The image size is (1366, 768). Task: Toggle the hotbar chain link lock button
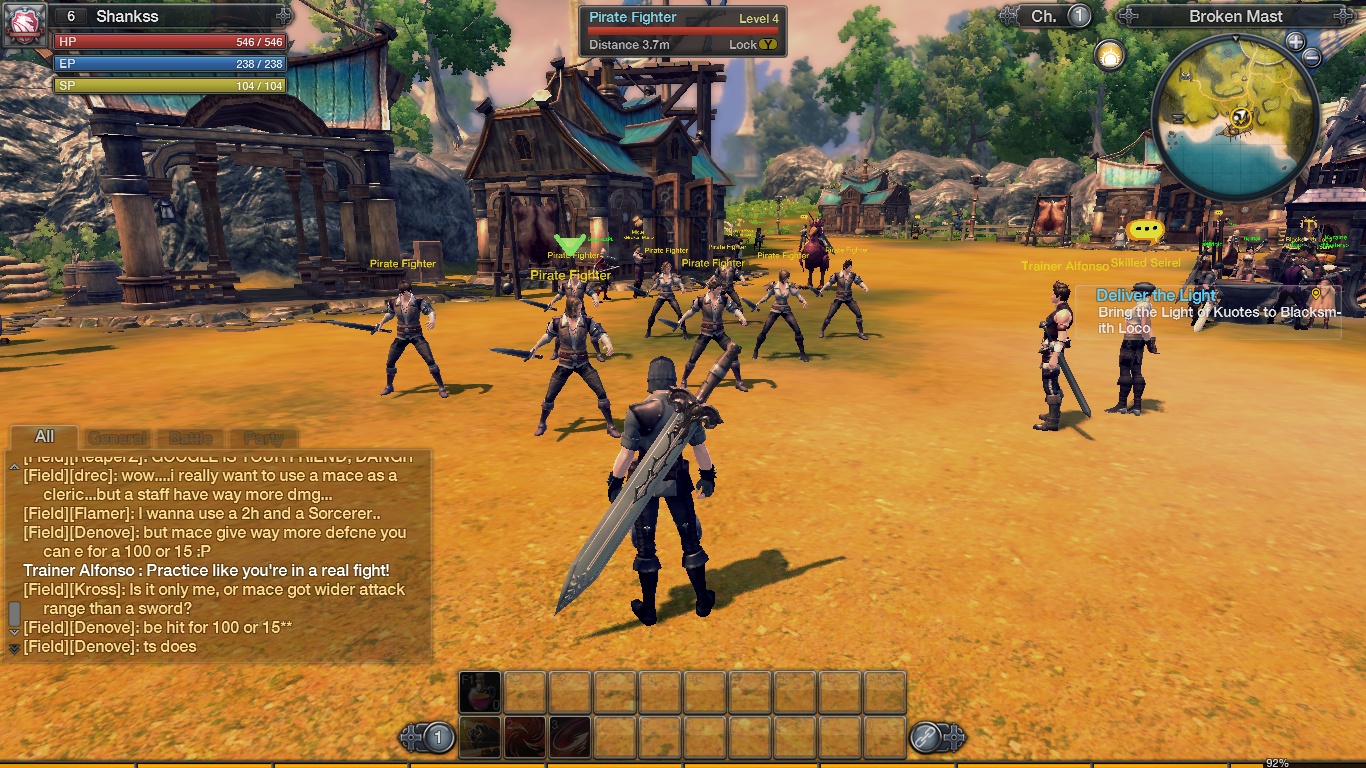coord(925,738)
